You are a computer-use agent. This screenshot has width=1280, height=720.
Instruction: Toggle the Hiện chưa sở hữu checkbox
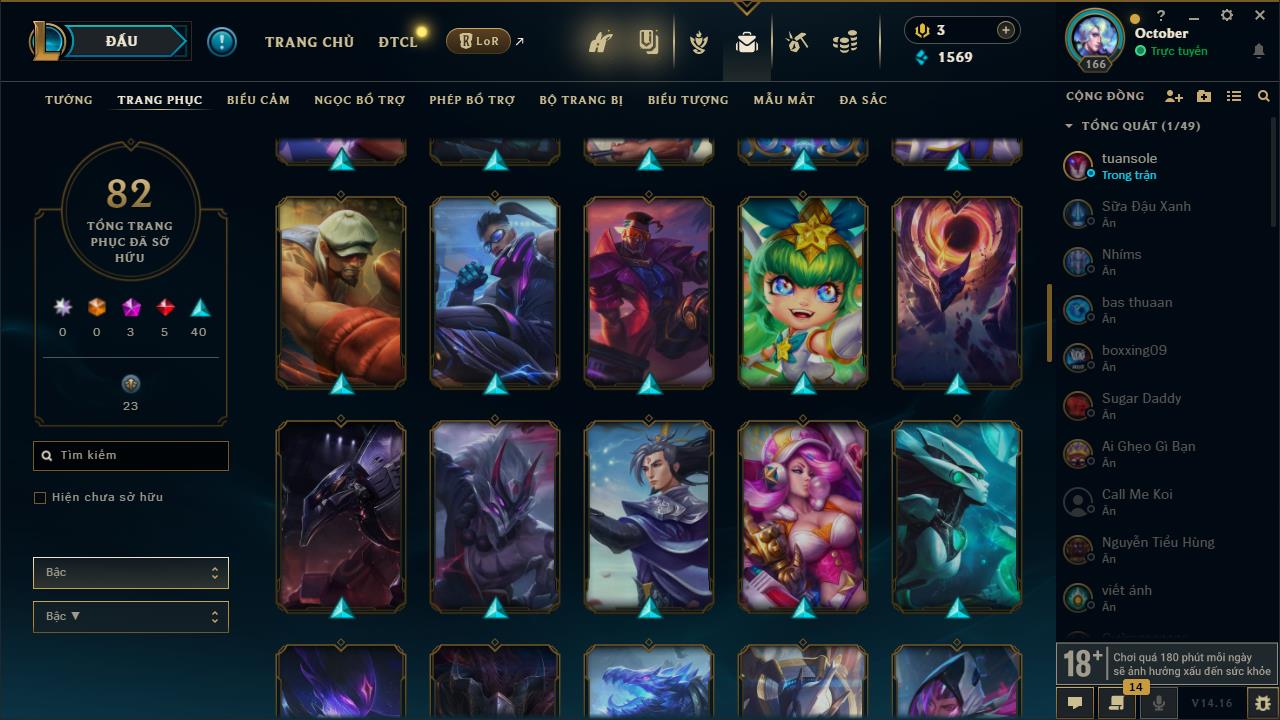[x=40, y=498]
